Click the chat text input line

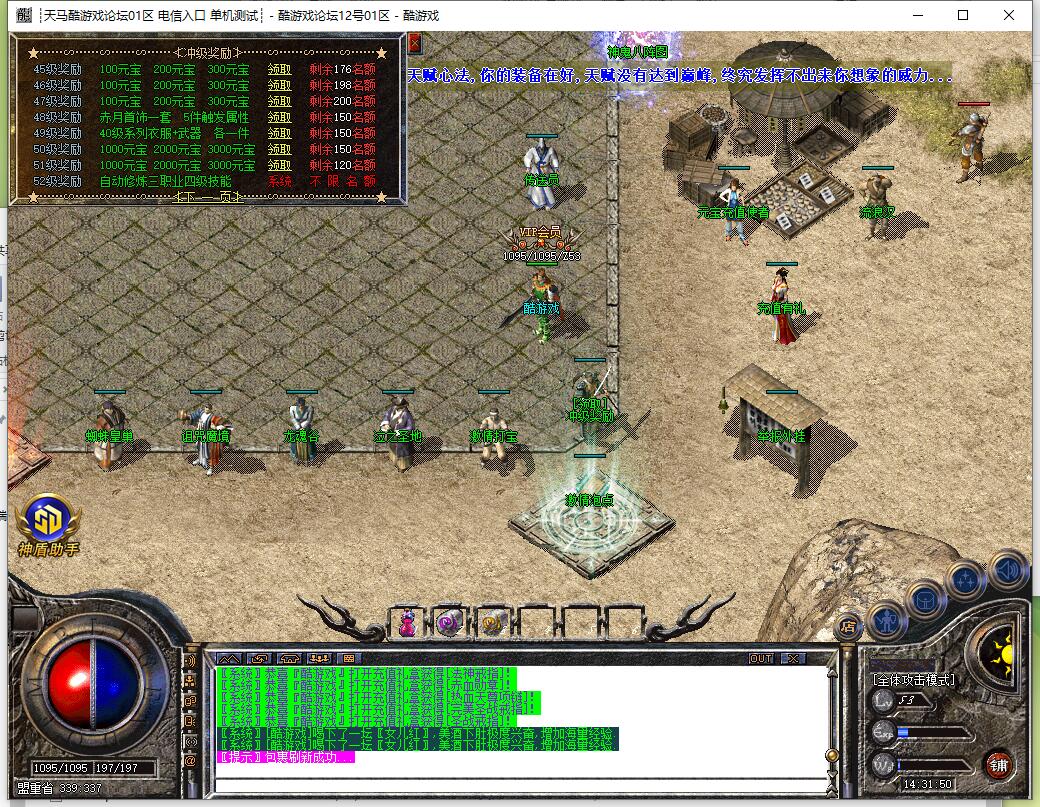tap(520, 783)
